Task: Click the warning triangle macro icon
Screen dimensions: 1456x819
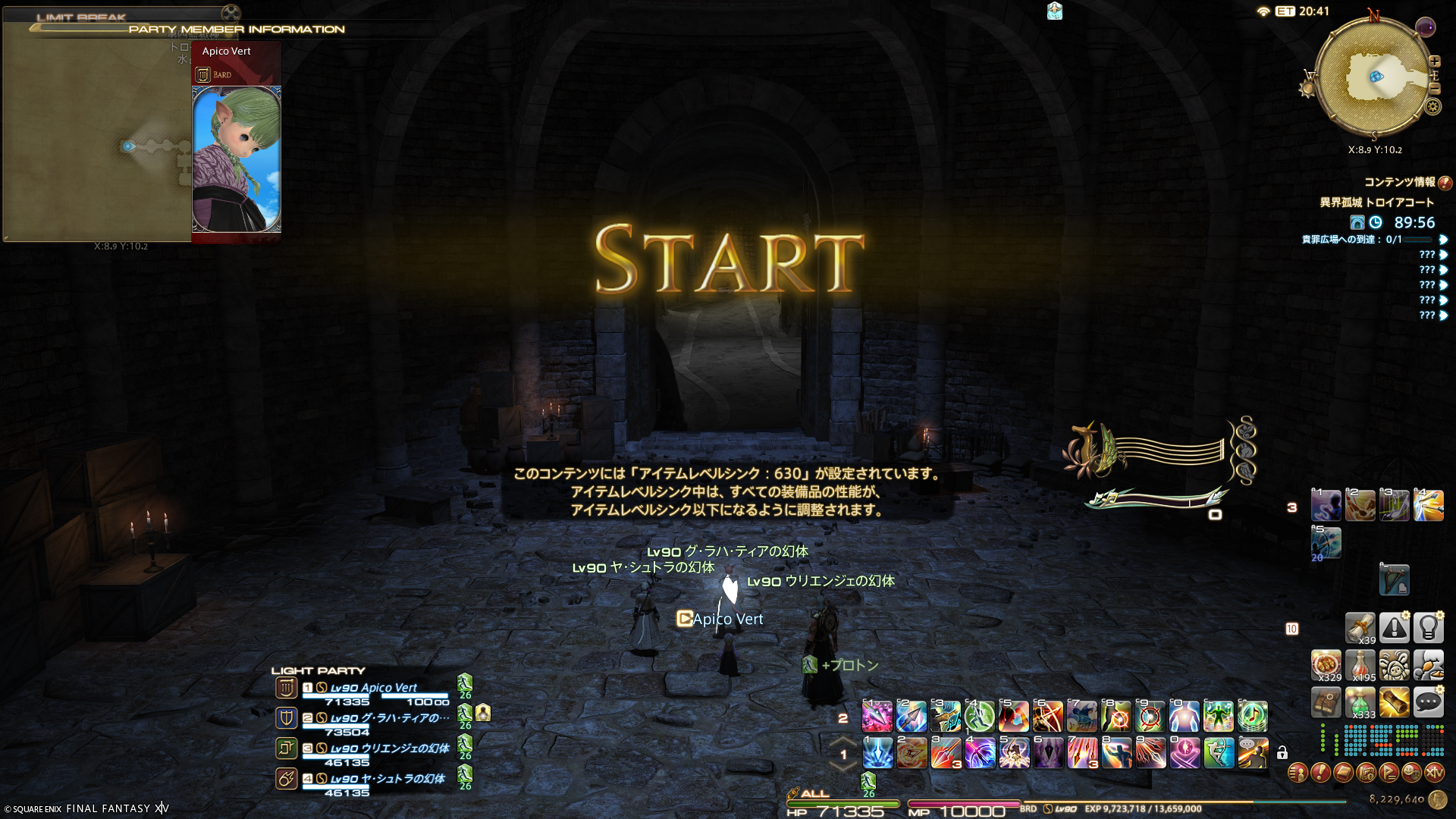Action: 1394,628
